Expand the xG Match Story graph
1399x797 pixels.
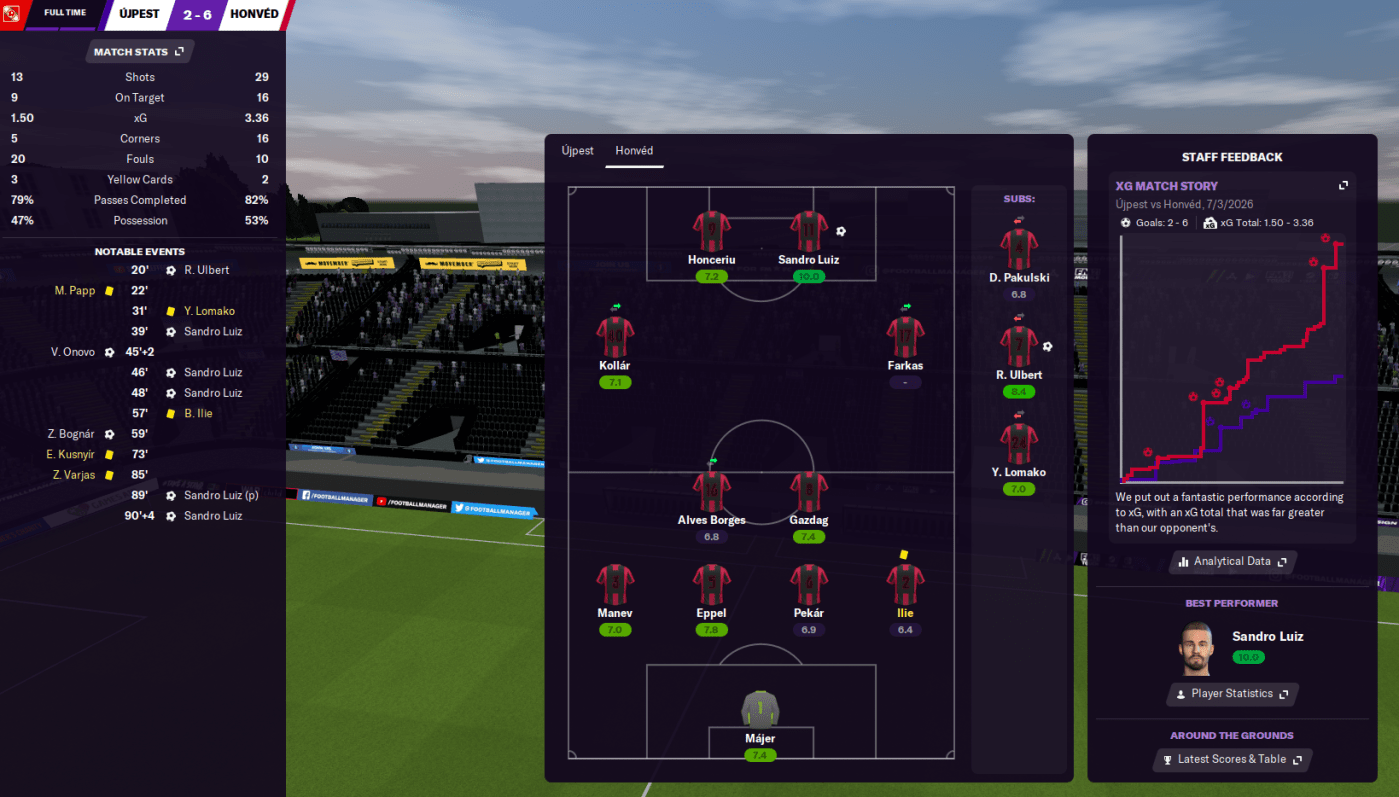[1343, 186]
